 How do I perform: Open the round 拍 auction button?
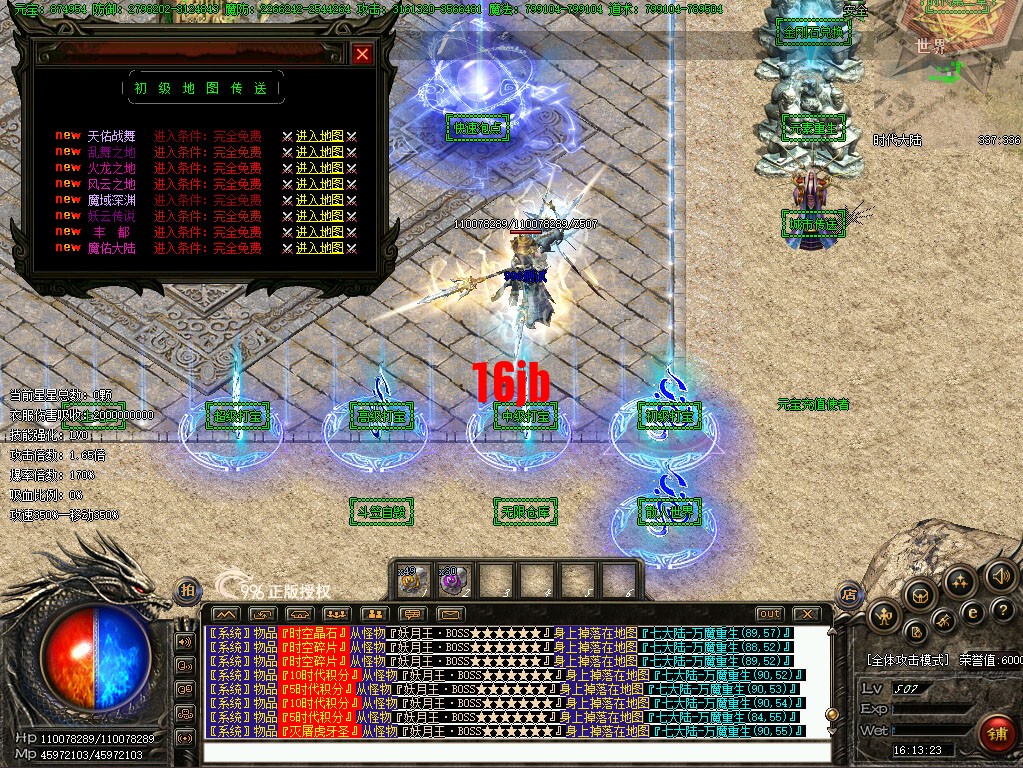[187, 591]
